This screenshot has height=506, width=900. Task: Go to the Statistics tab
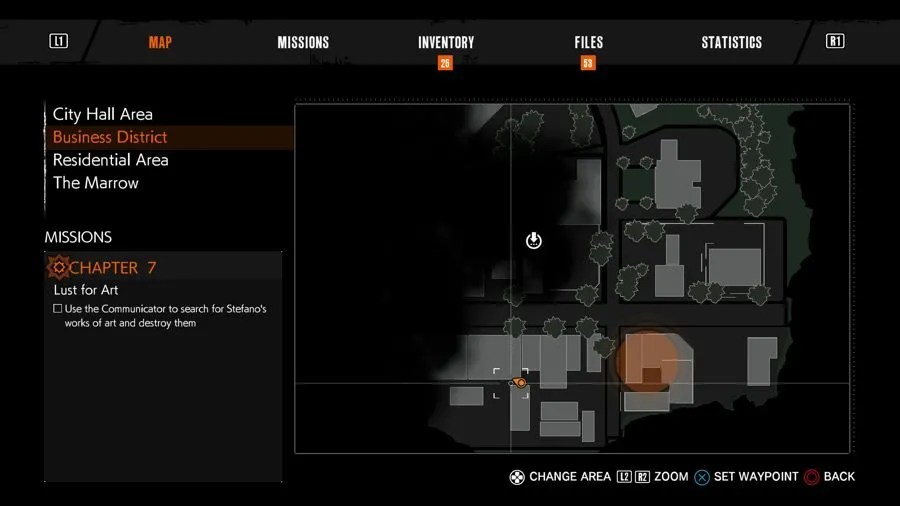pos(731,42)
